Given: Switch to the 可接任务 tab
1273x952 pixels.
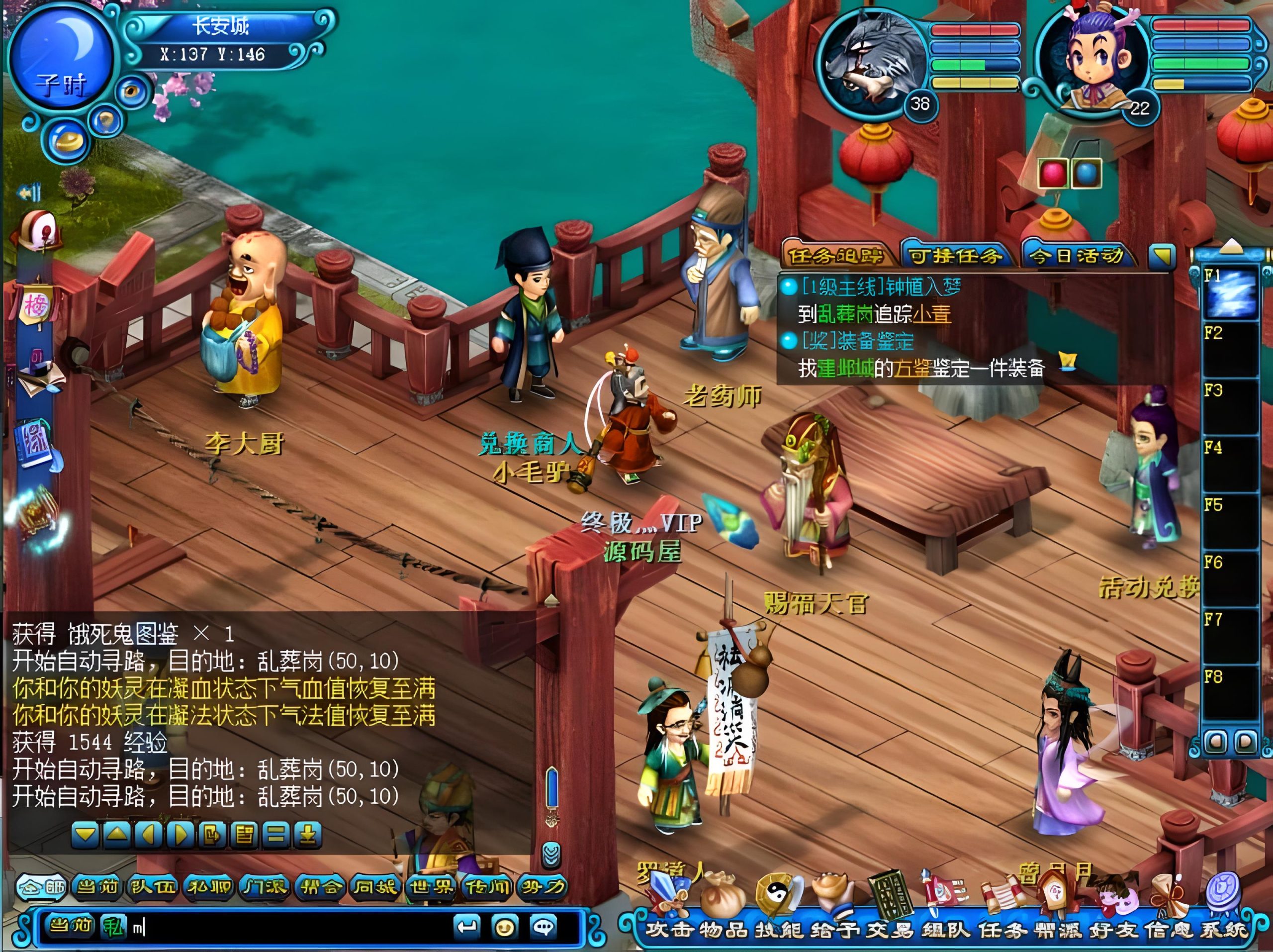Looking at the screenshot, I should pyautogui.click(x=955, y=256).
